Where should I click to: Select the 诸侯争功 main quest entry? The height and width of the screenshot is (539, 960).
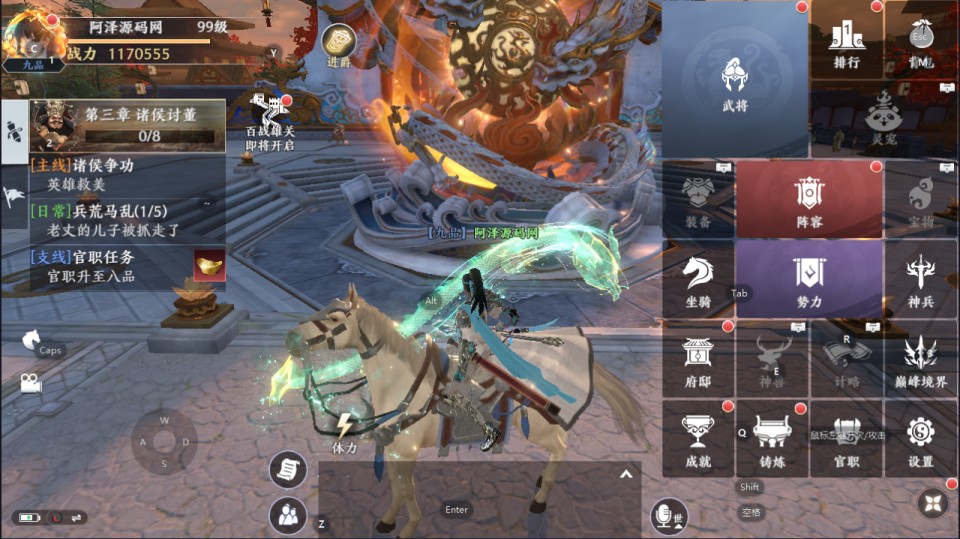(95, 174)
